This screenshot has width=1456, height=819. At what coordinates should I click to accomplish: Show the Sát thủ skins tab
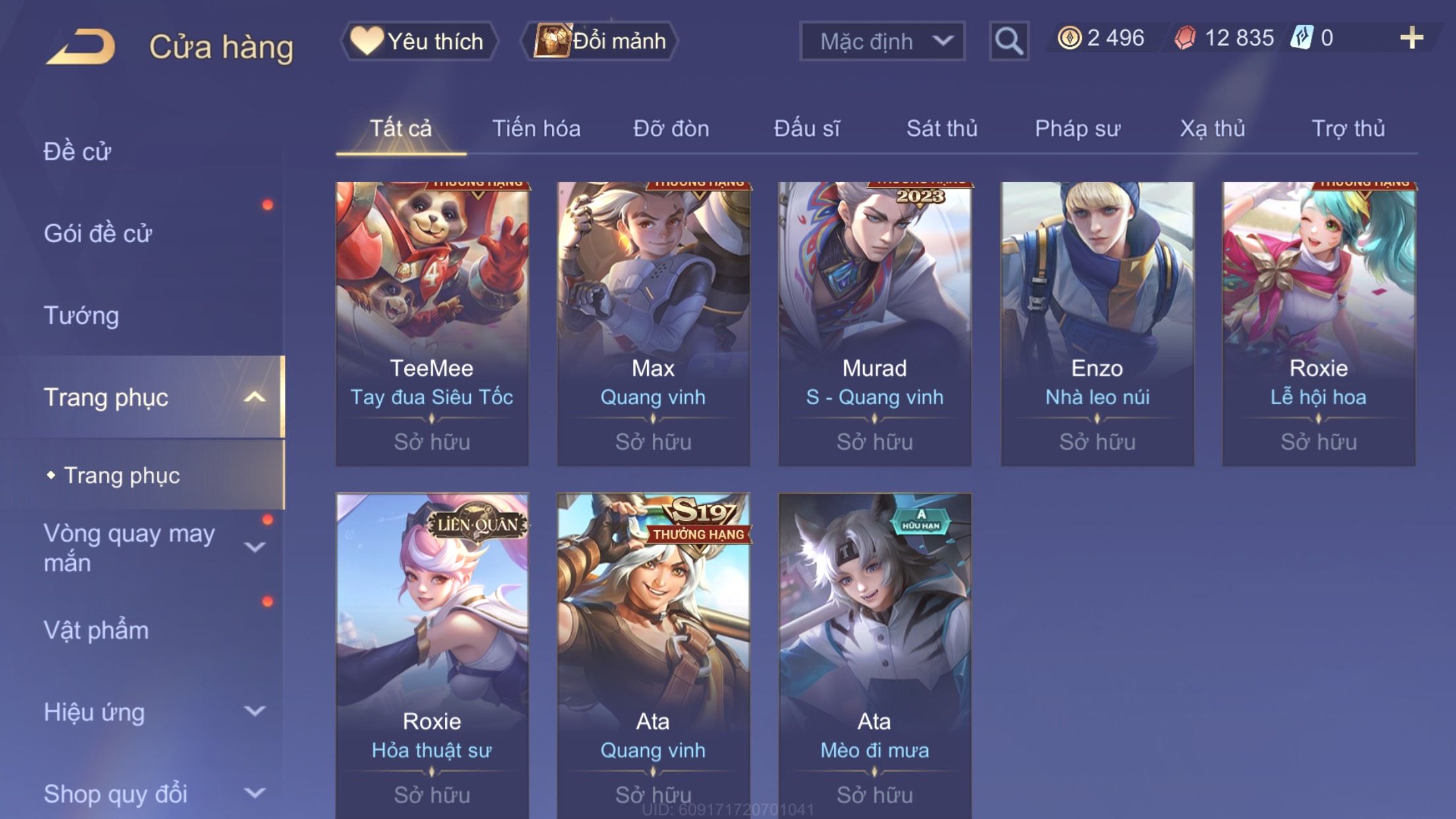click(x=942, y=129)
